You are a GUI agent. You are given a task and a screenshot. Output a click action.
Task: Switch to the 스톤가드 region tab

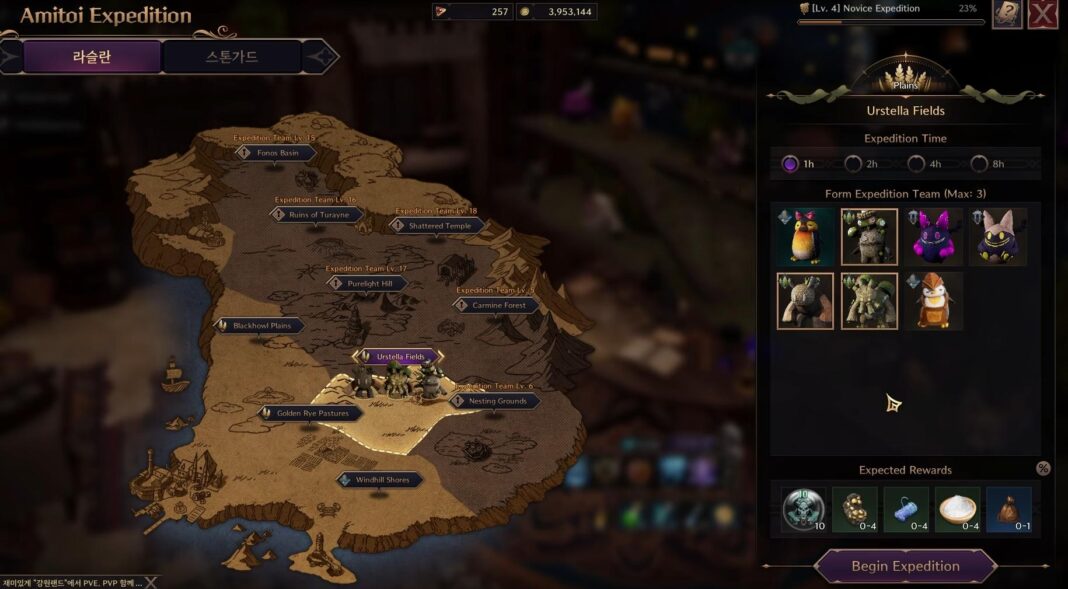click(232, 57)
